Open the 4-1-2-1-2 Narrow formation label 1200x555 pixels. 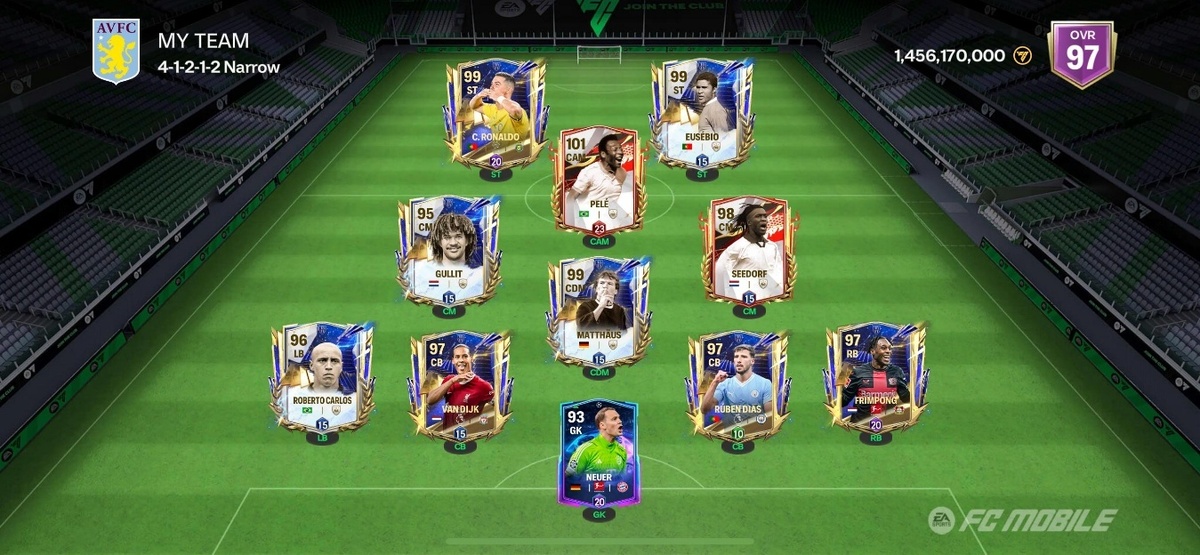pos(218,68)
